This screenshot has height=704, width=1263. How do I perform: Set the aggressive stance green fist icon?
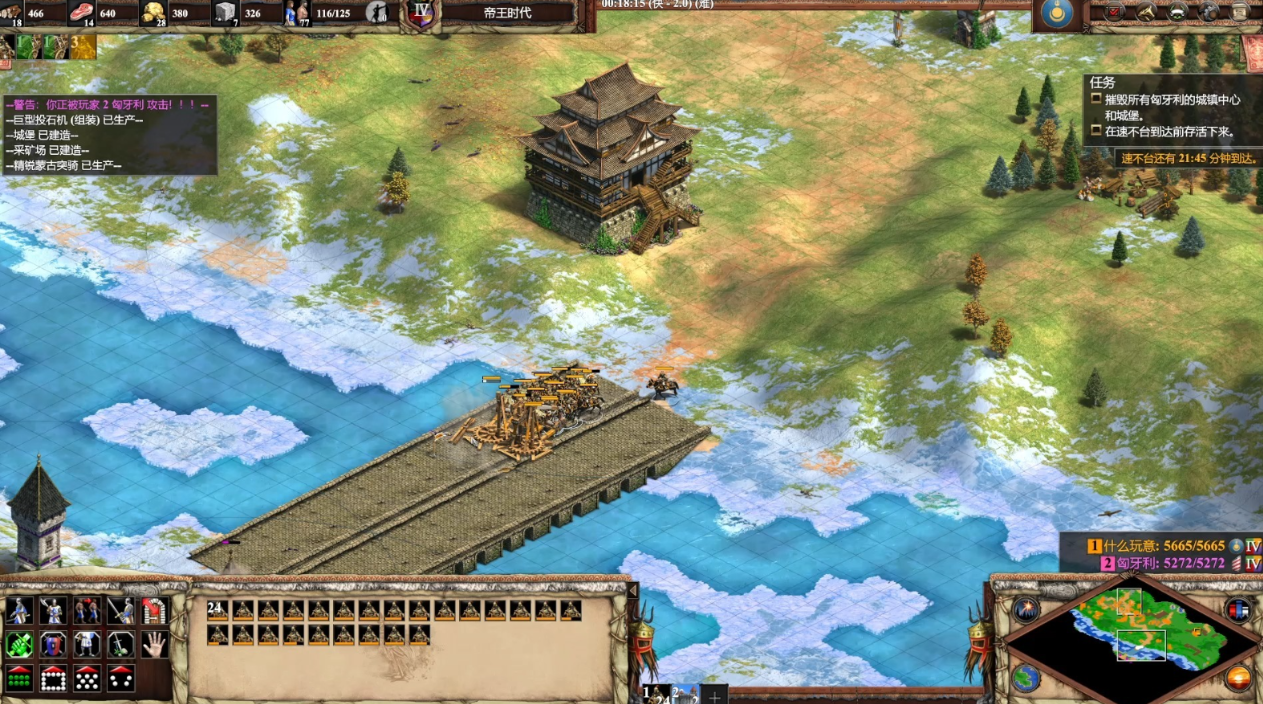pos(20,644)
